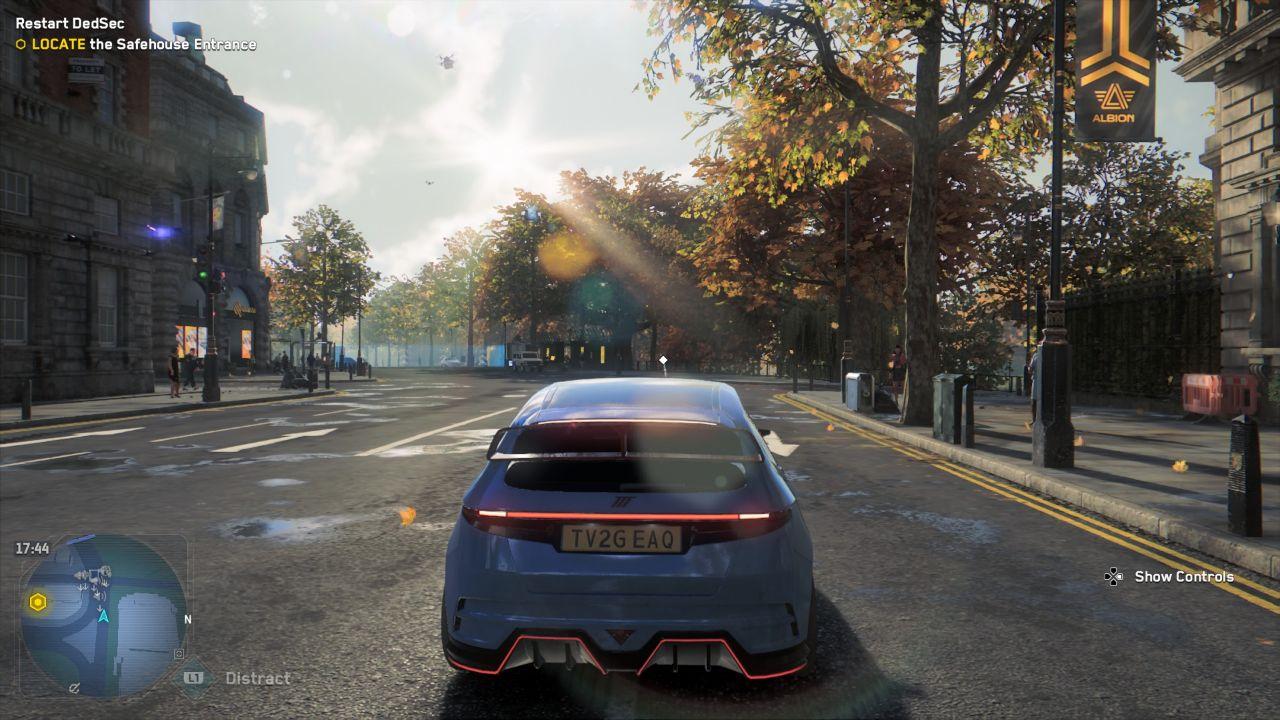Select the yellow hexagon objective marker on minimap
Screen dimensions: 1280x720
(x=38, y=602)
